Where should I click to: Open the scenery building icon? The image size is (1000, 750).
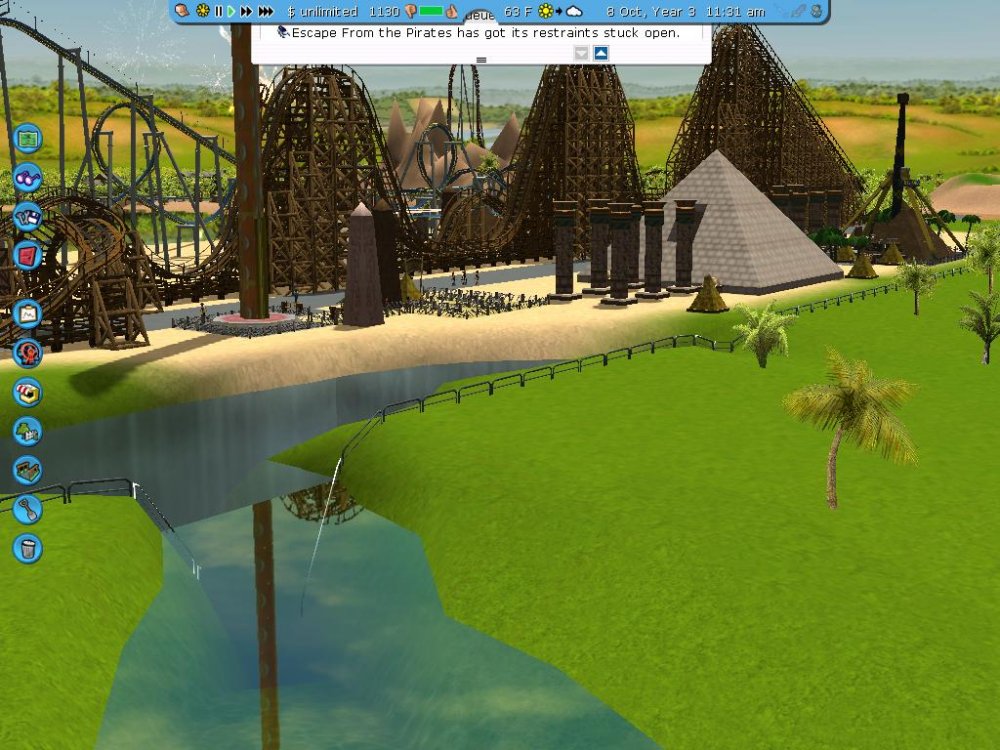pyautogui.click(x=28, y=431)
